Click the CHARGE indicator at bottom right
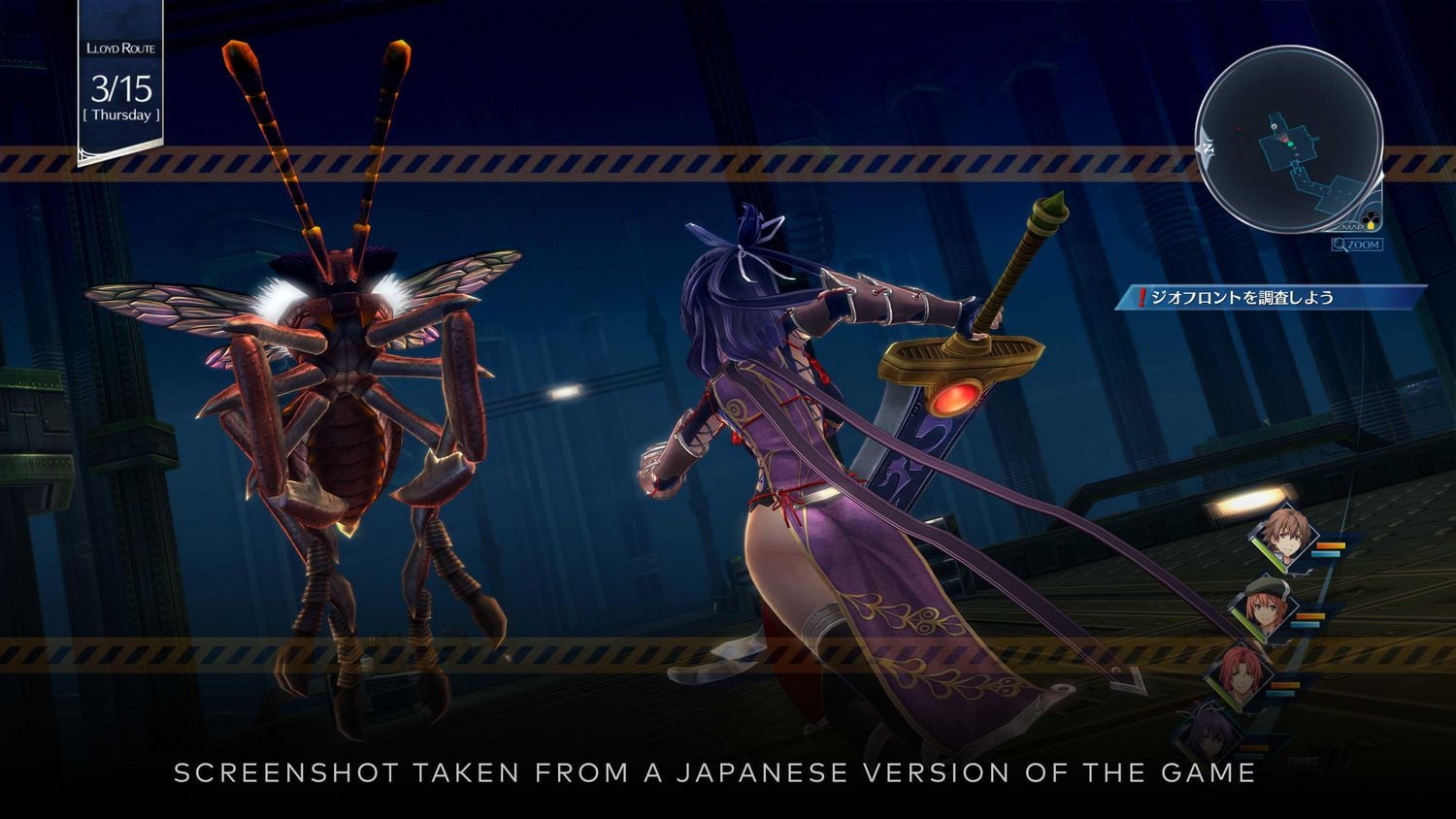 (1305, 759)
